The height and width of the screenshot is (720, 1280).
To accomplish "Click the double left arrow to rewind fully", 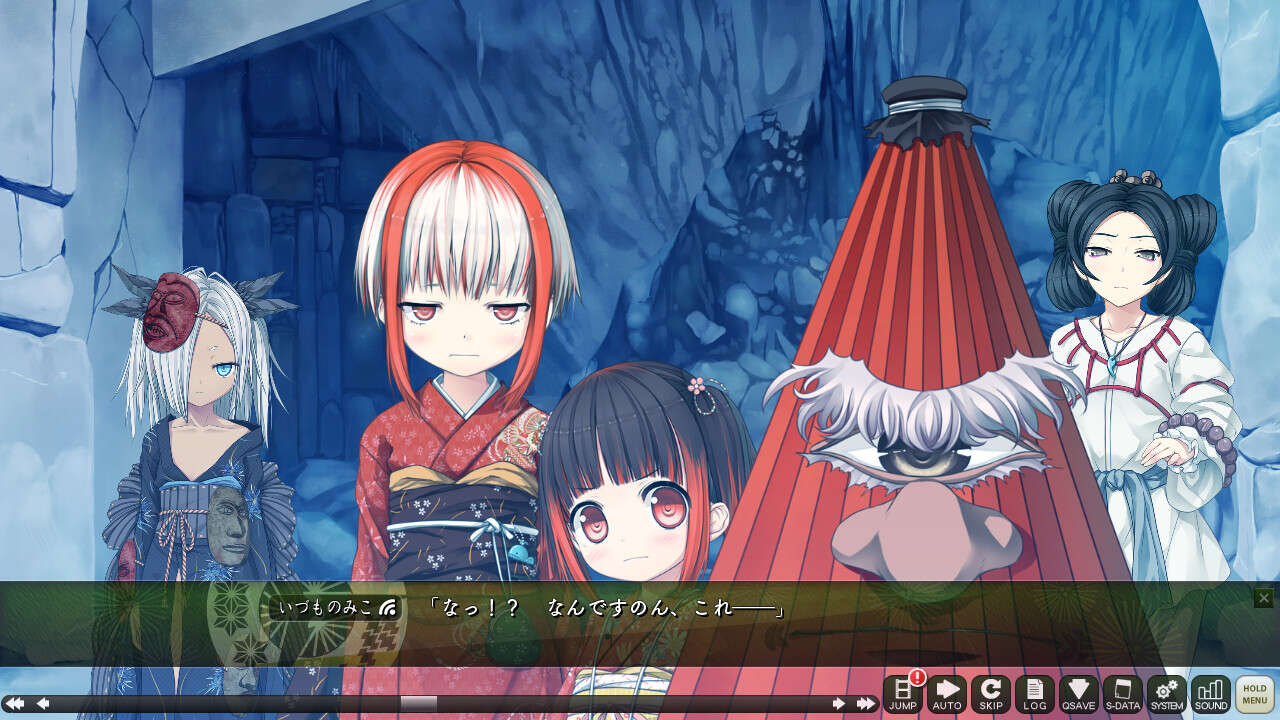I will (15, 704).
